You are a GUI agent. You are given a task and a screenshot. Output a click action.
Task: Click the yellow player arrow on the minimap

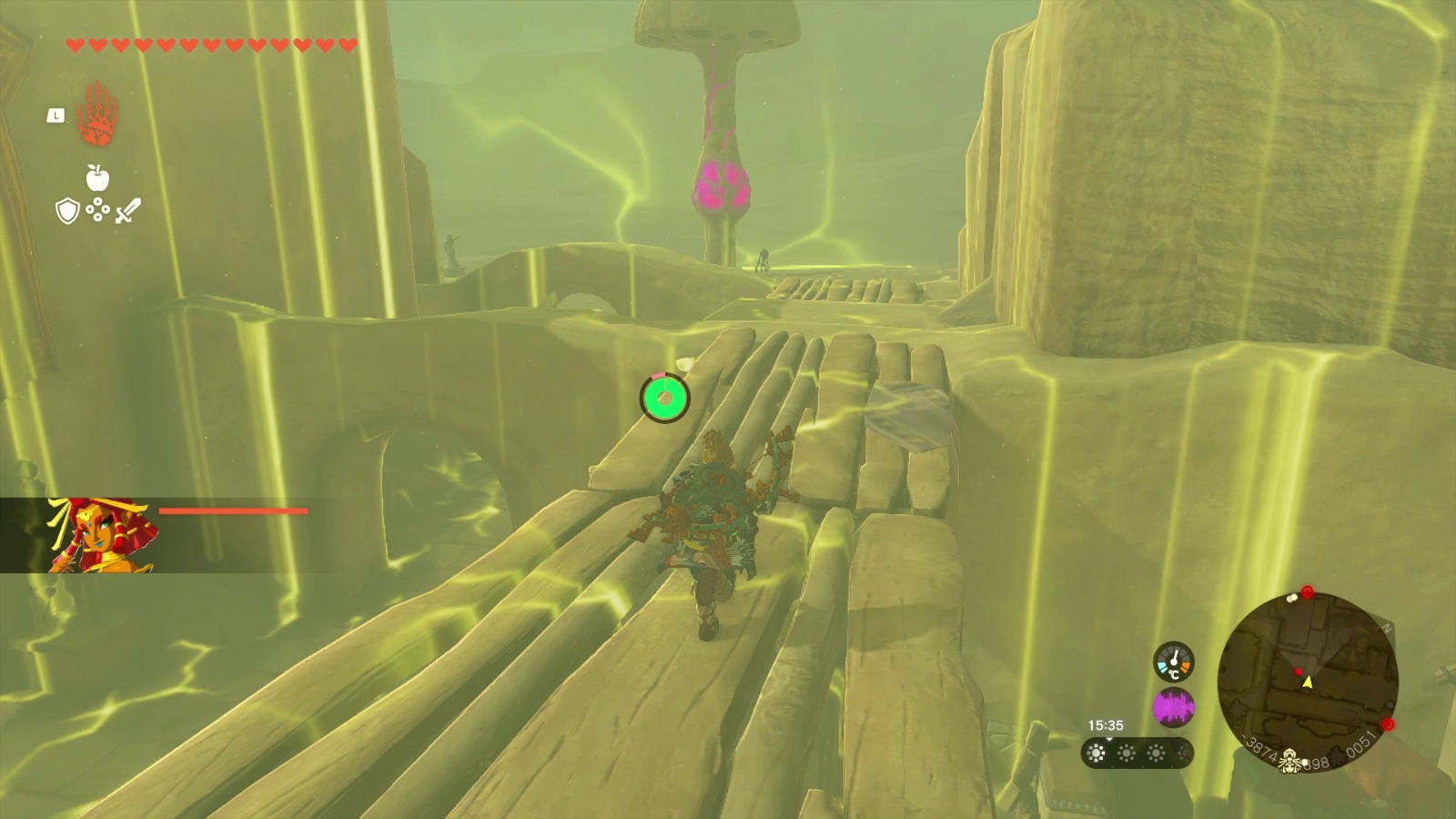coord(1308,682)
